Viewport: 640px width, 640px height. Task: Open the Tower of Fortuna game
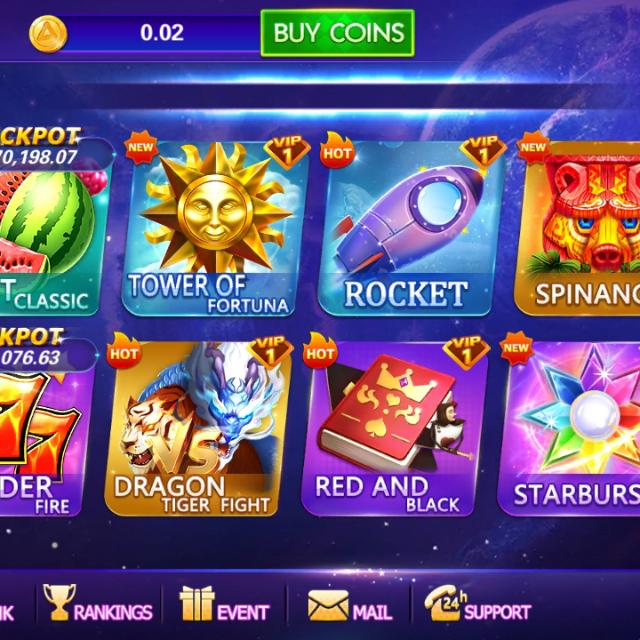click(x=209, y=228)
